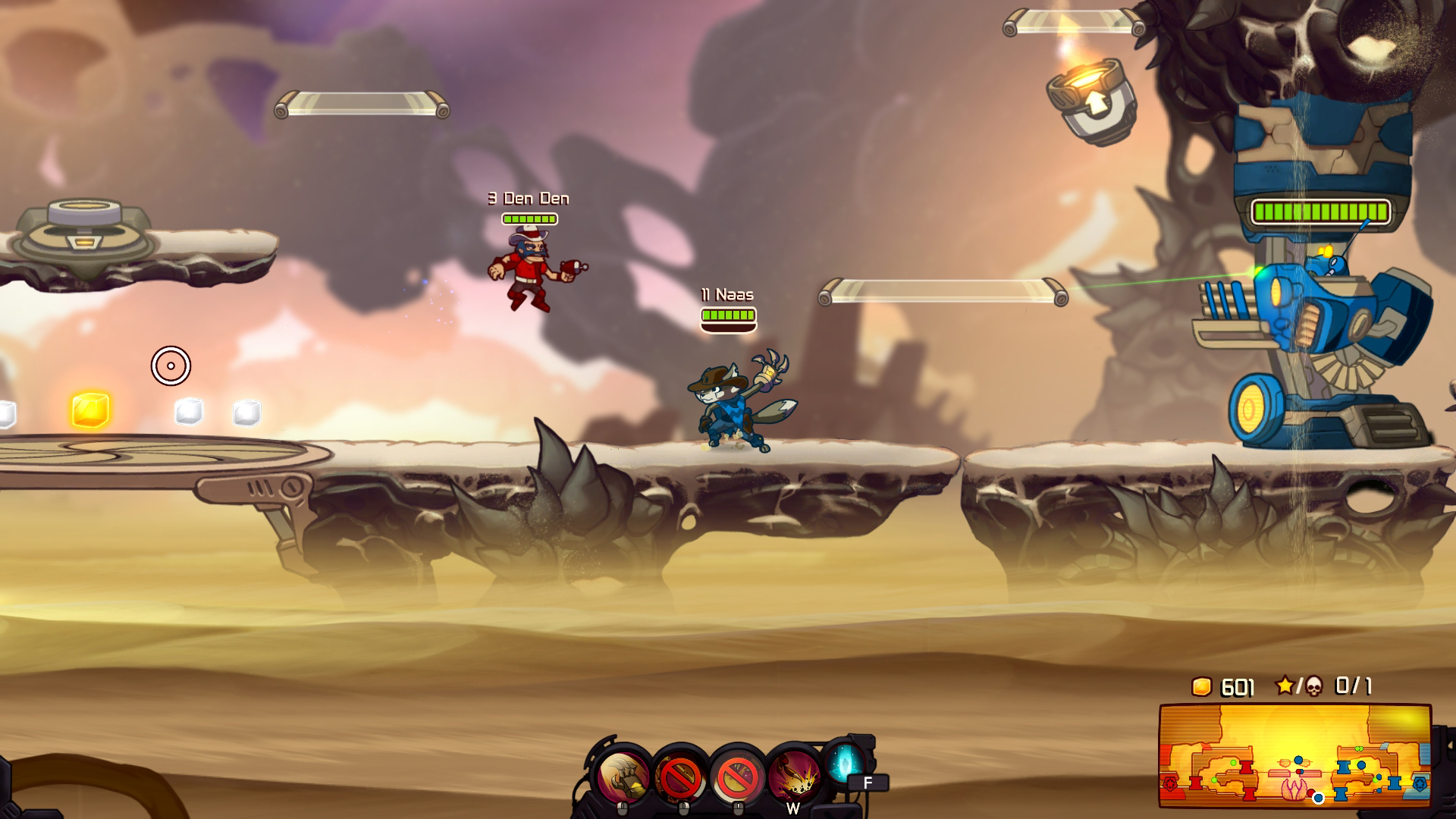This screenshot has height=819, width=1456.
Task: Click Den Den's green health bar
Action: [532, 219]
